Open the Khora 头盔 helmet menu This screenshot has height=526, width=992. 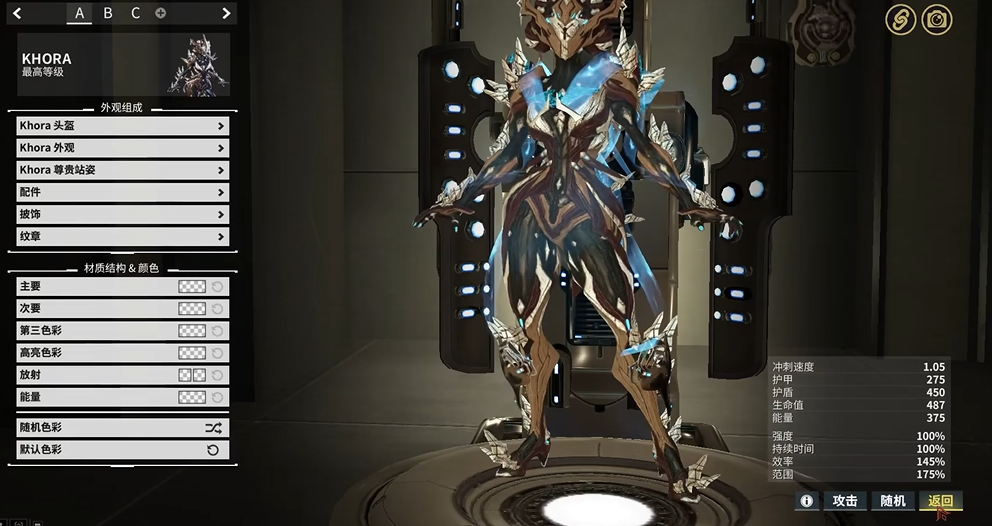[x=123, y=126]
